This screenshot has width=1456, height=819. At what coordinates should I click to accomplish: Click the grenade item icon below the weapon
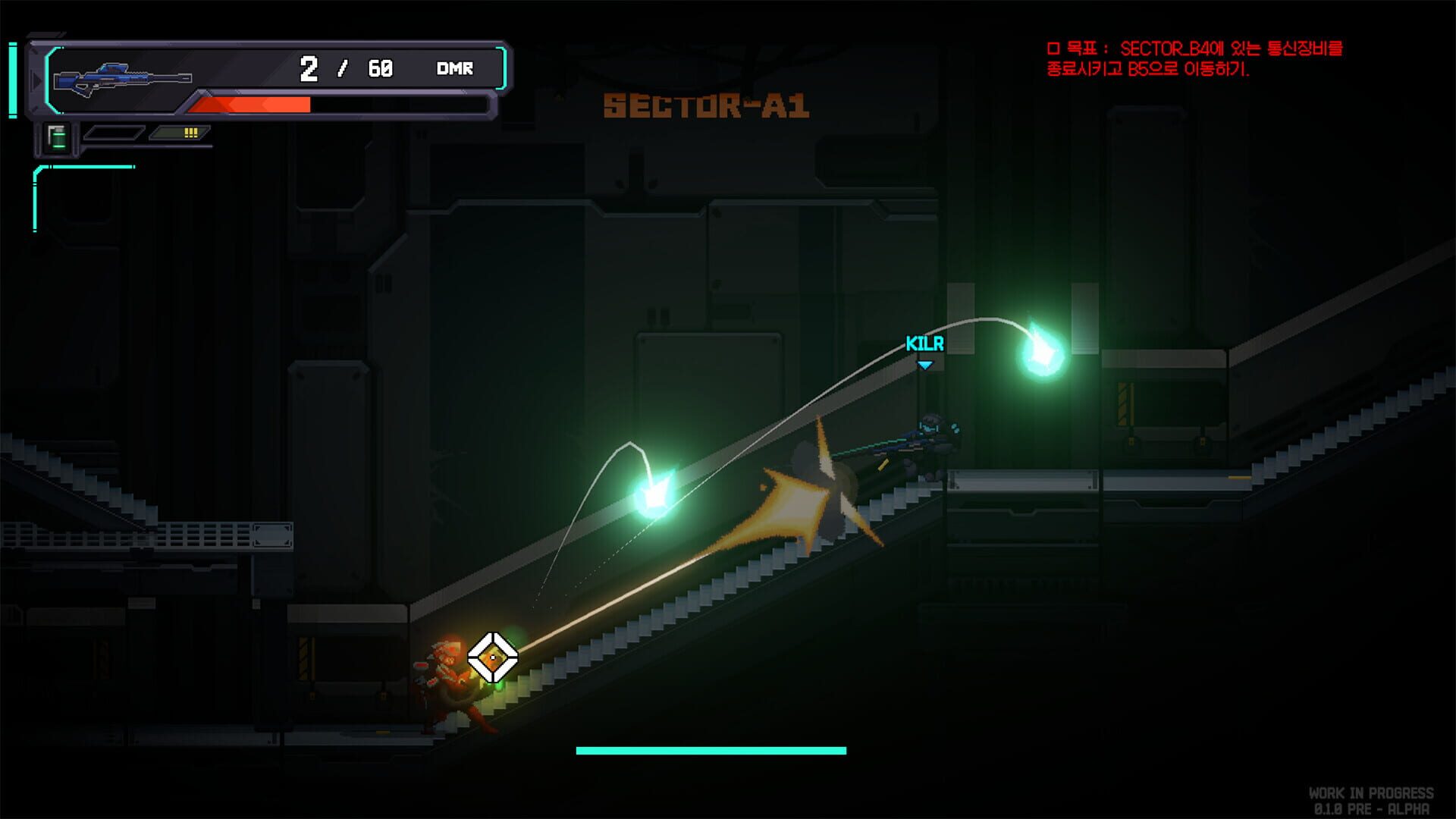[x=57, y=136]
